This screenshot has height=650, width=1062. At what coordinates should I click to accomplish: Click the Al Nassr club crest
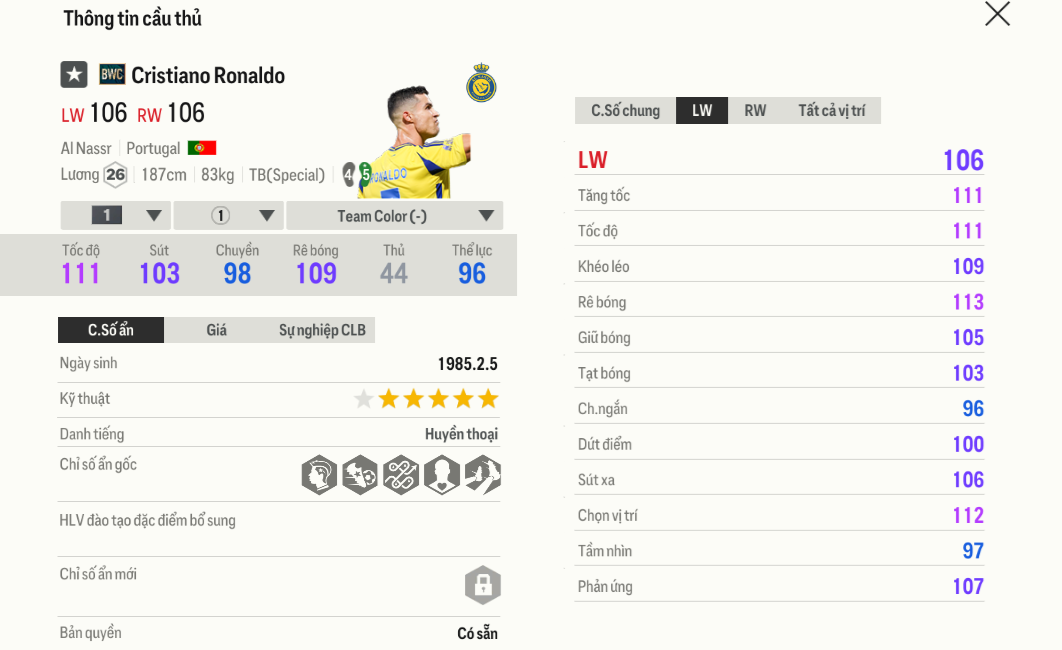pos(481,84)
